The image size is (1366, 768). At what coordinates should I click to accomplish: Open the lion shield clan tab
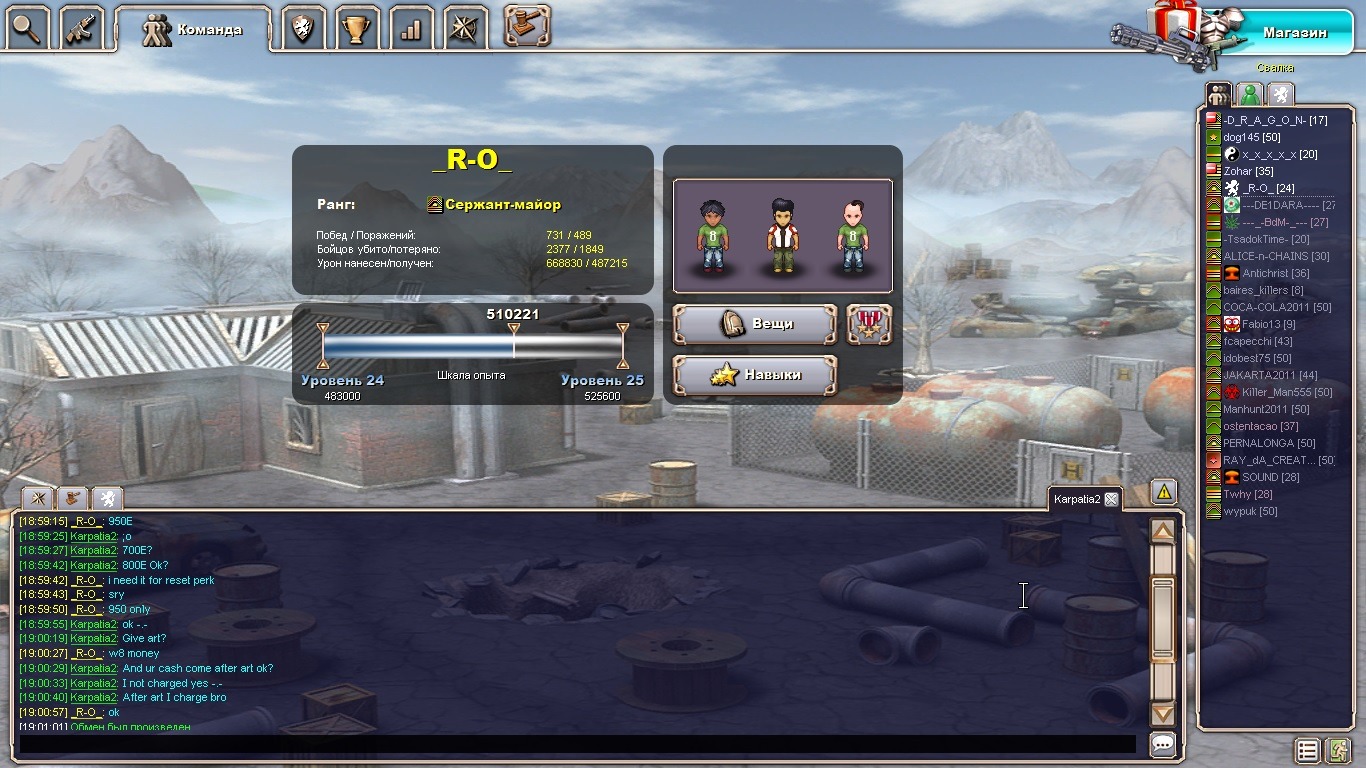pyautogui.click(x=303, y=28)
